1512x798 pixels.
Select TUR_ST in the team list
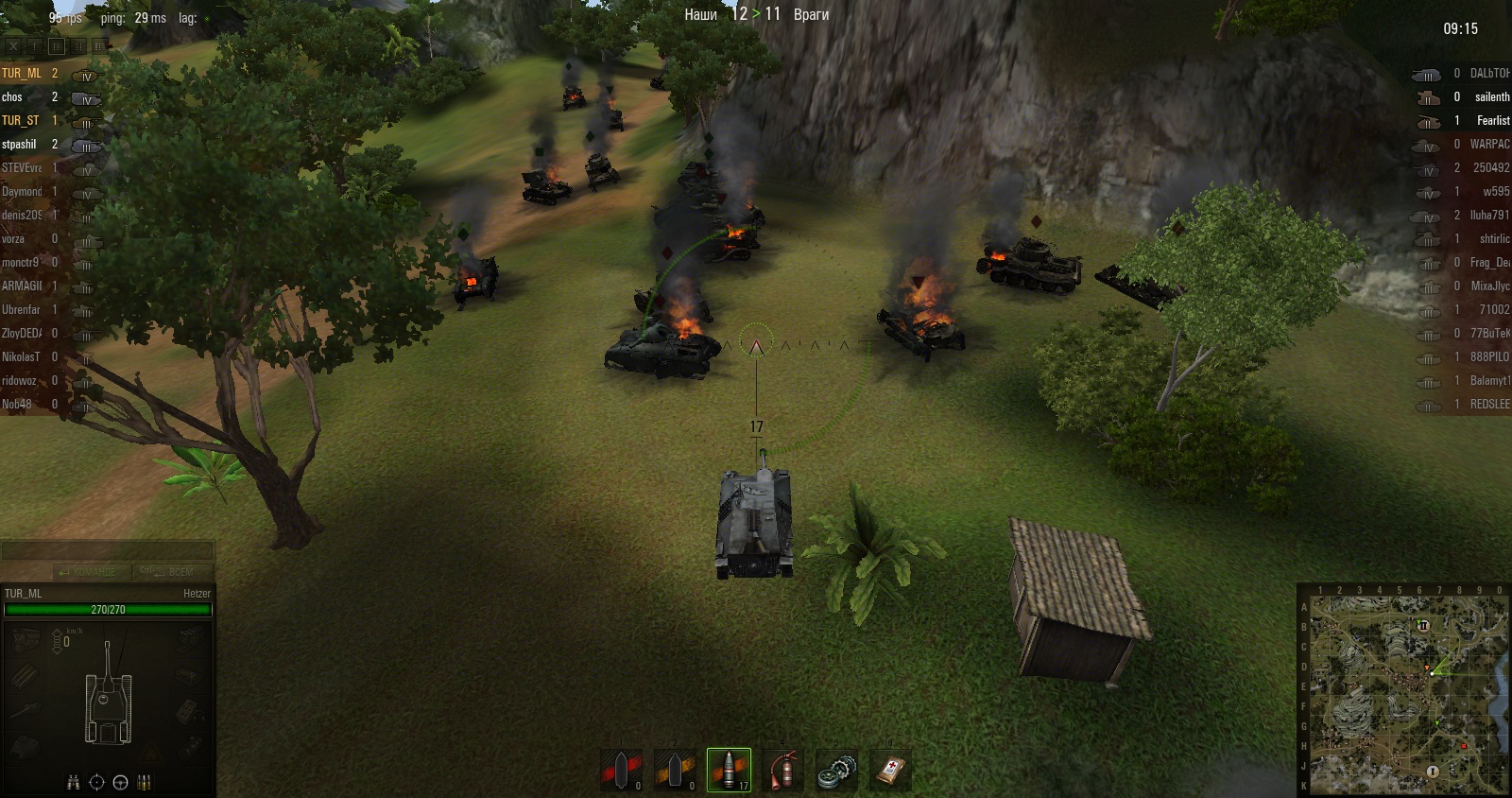click(21, 121)
